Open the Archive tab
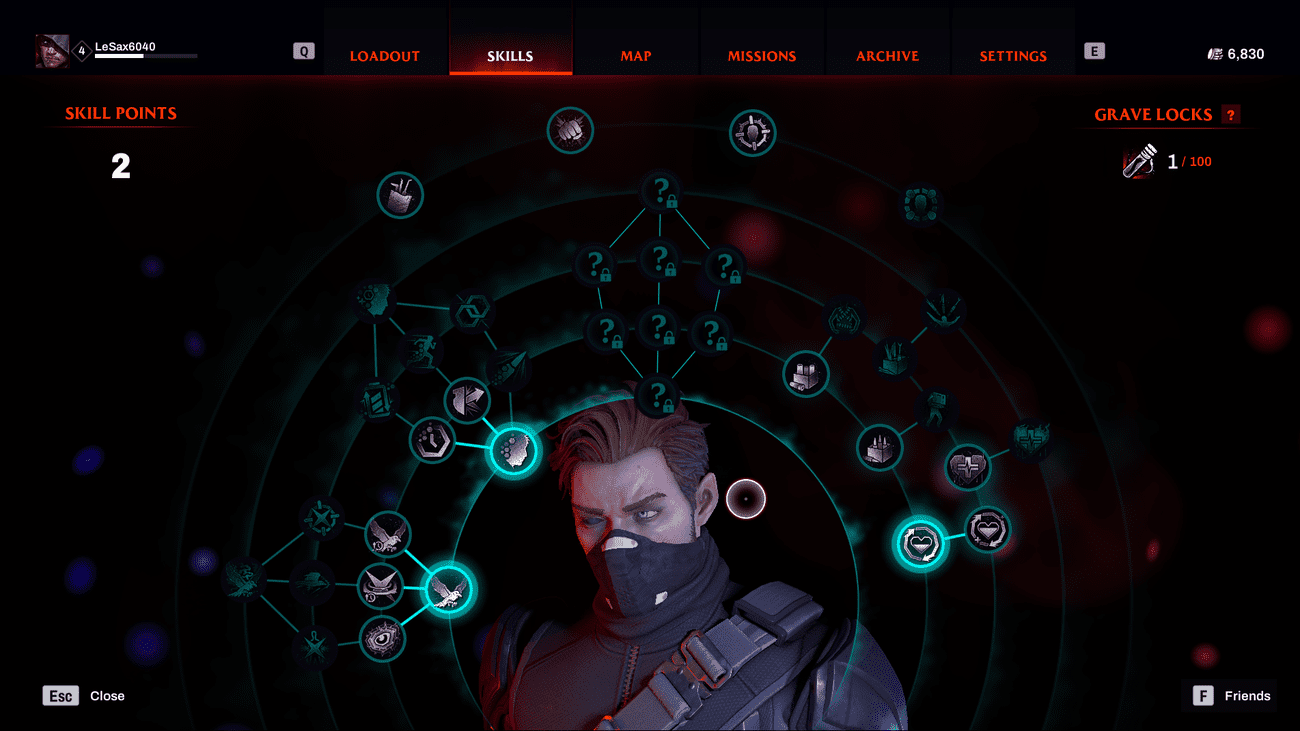Image resolution: width=1300 pixels, height=731 pixels. (887, 56)
